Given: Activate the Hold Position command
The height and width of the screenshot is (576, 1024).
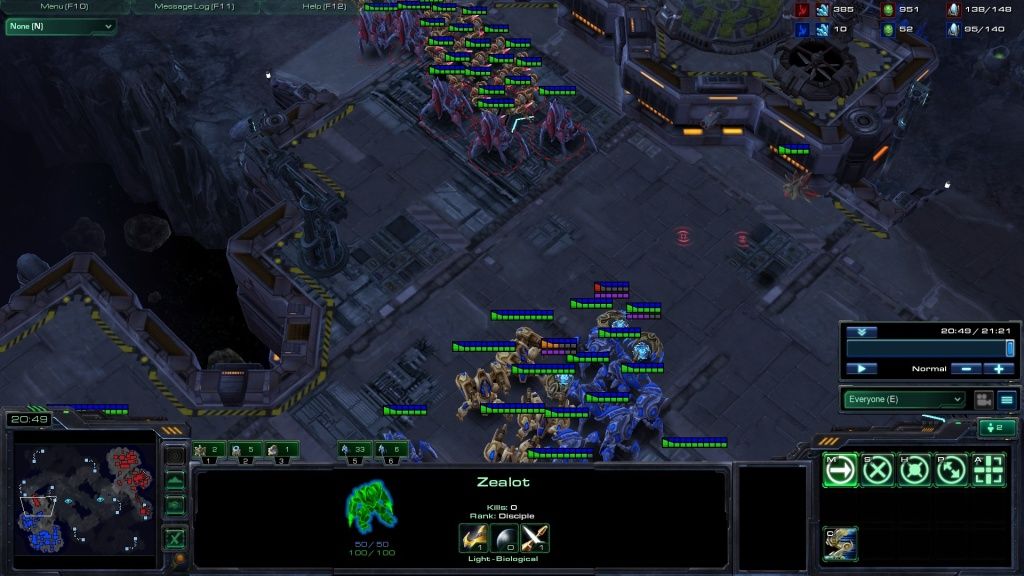Looking at the screenshot, I should [914, 470].
